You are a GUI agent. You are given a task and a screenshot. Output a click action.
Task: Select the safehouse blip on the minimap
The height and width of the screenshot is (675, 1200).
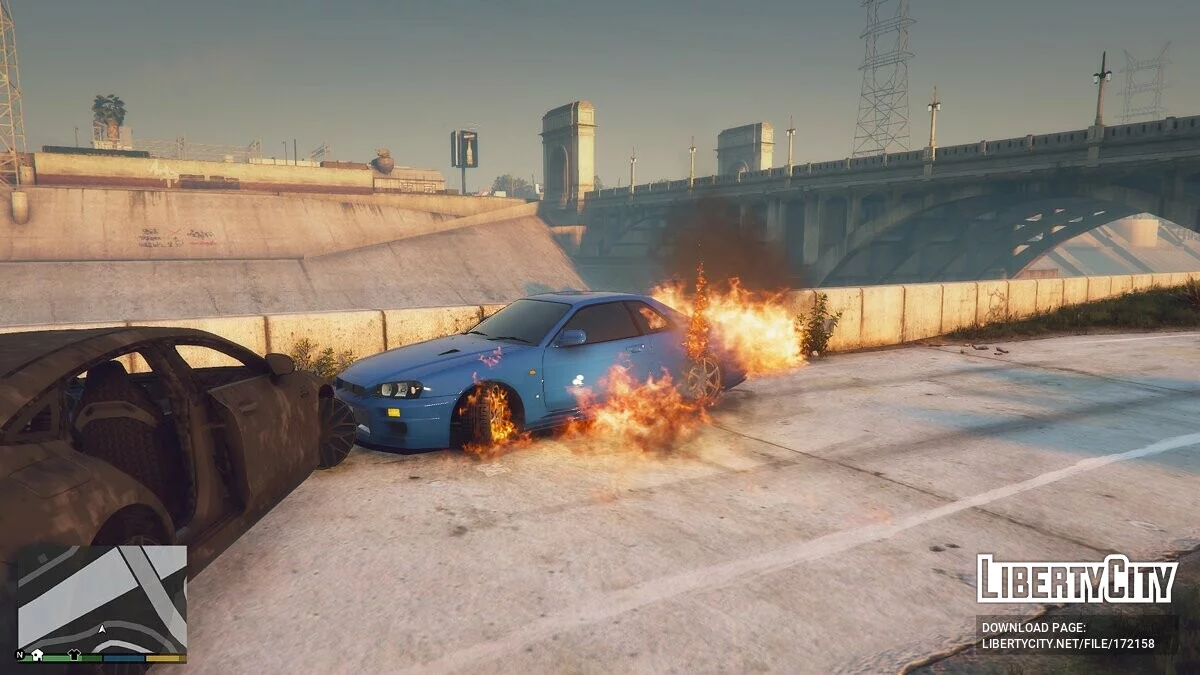[38, 655]
